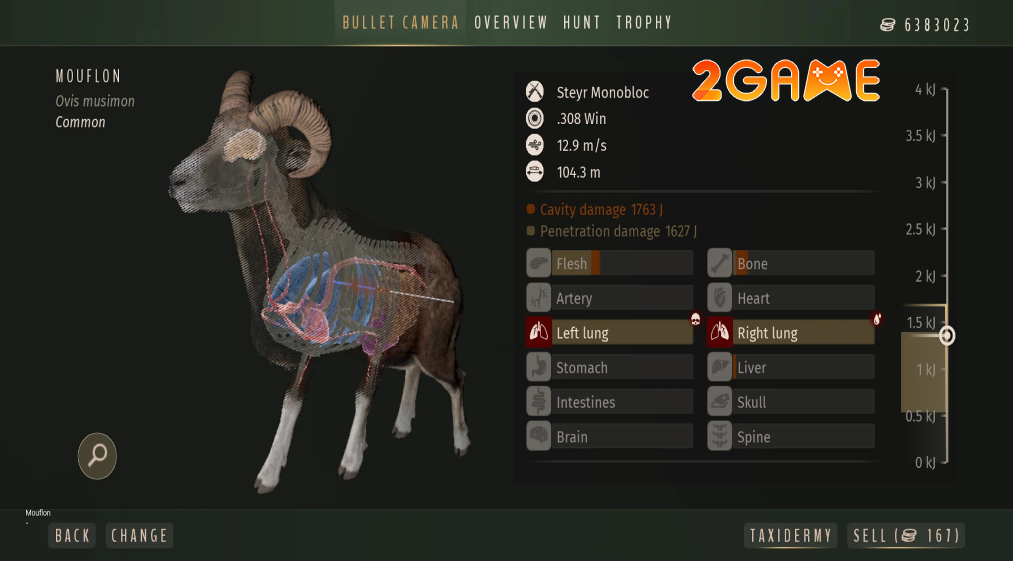Viewport: 1013px width, 561px height.
Task: Click the Back button
Action: (73, 536)
